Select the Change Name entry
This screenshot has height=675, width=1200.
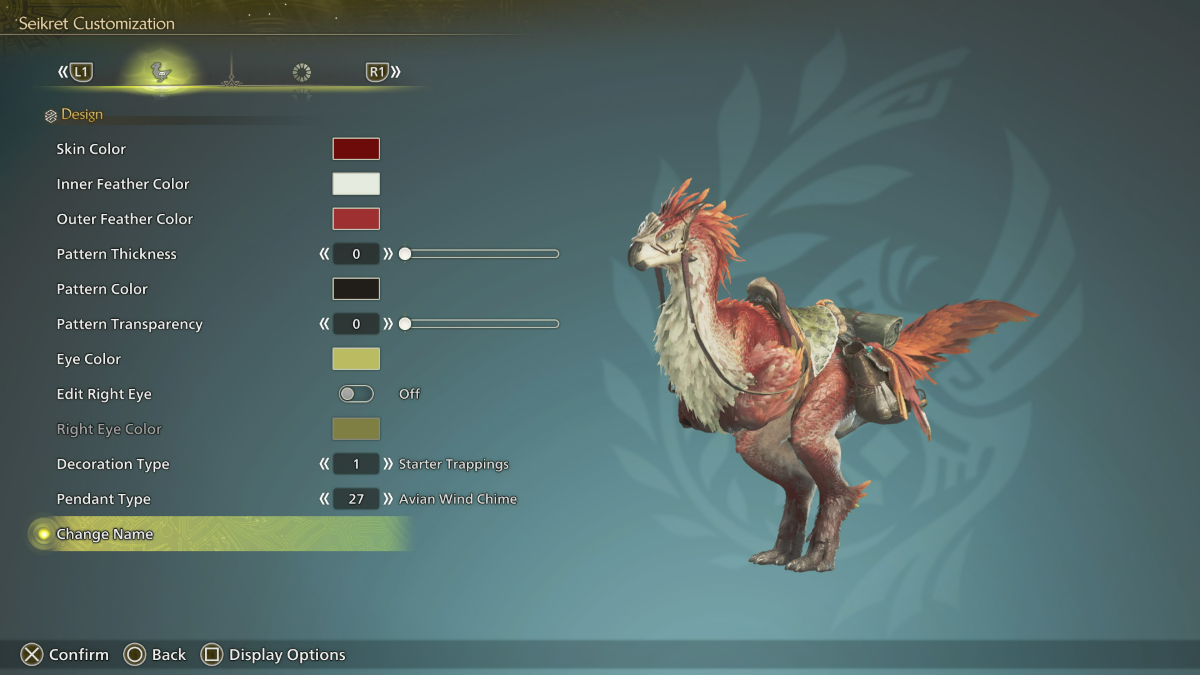[x=105, y=534]
